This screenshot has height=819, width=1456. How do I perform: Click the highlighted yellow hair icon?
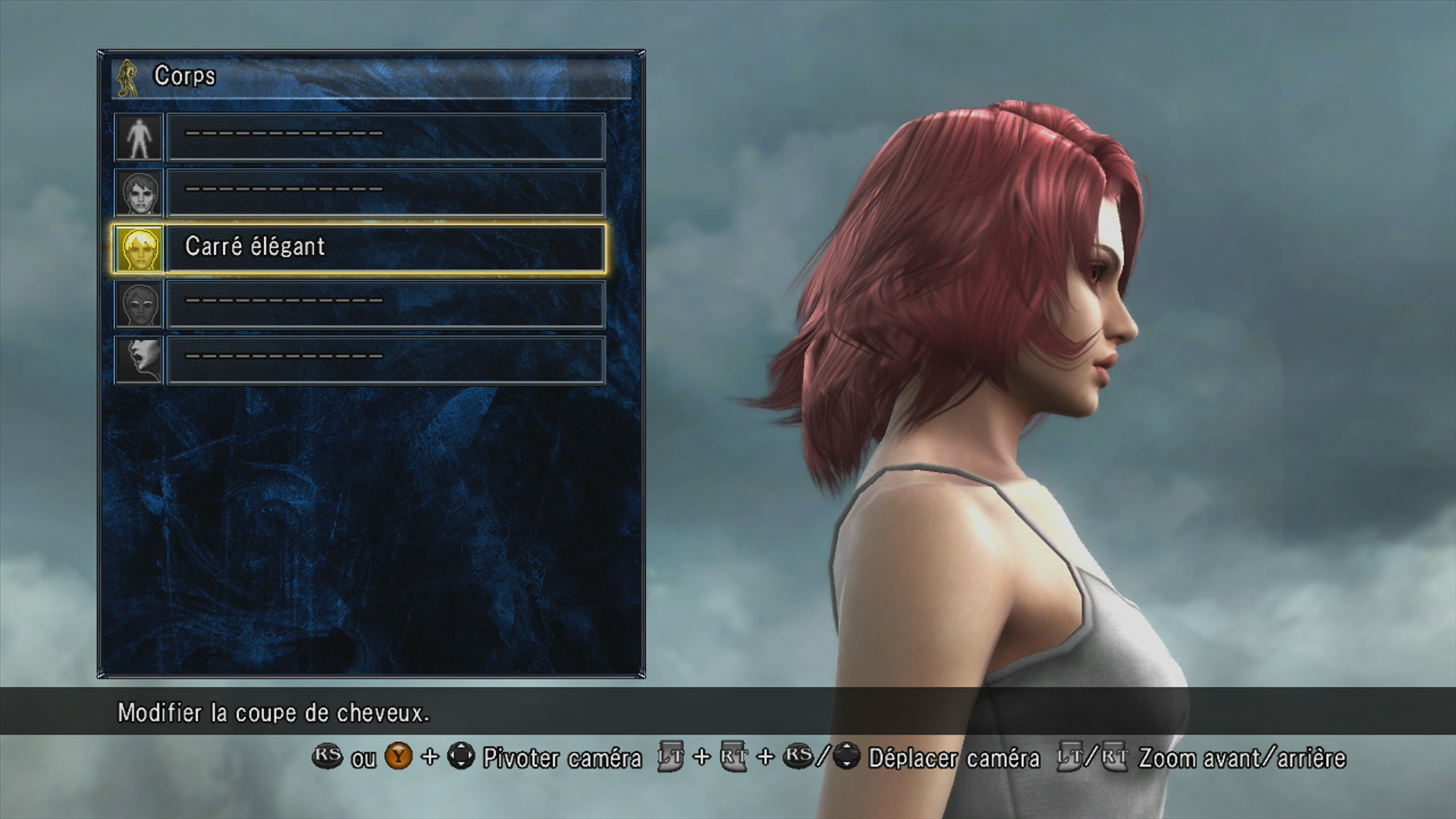point(140,249)
